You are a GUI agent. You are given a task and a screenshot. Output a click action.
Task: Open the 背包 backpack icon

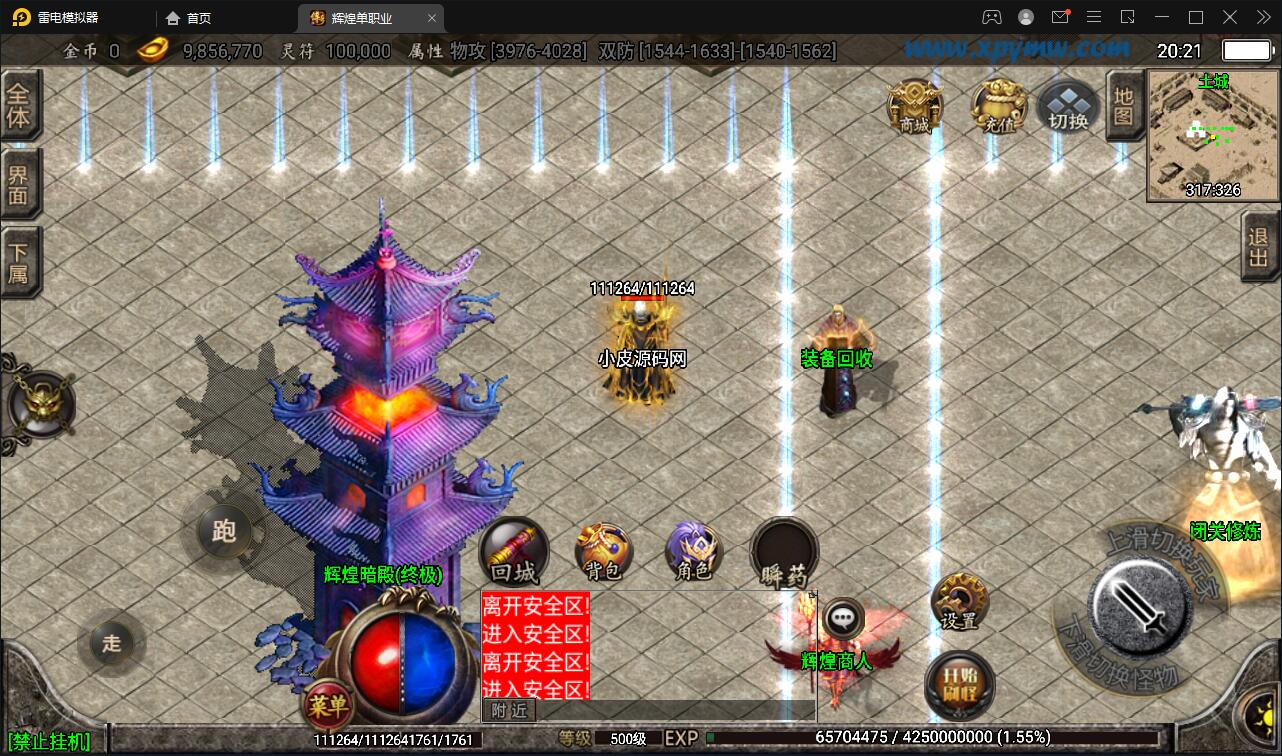[602, 550]
